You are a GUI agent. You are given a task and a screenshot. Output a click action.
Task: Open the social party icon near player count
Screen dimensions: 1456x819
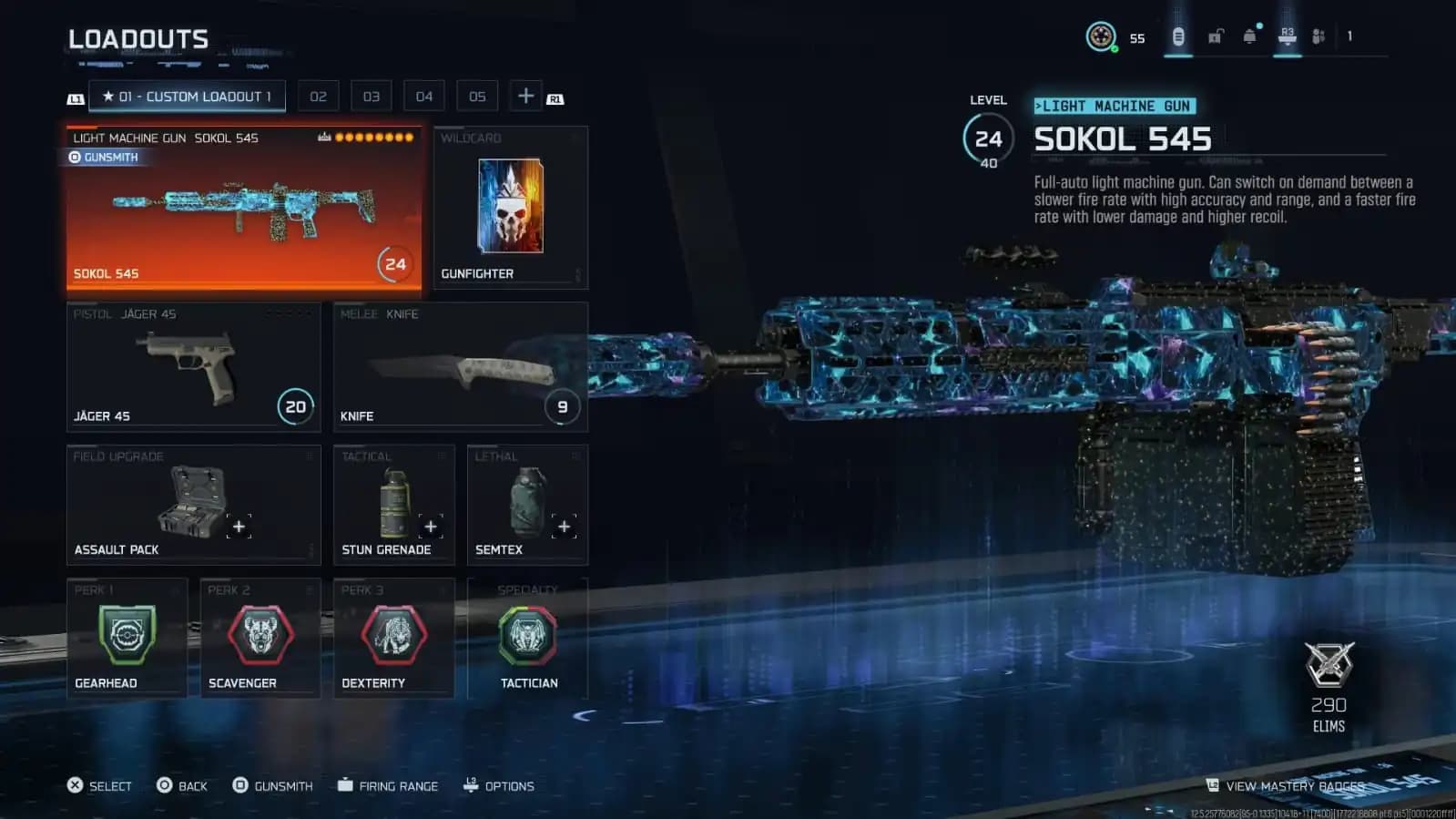pos(1318,36)
